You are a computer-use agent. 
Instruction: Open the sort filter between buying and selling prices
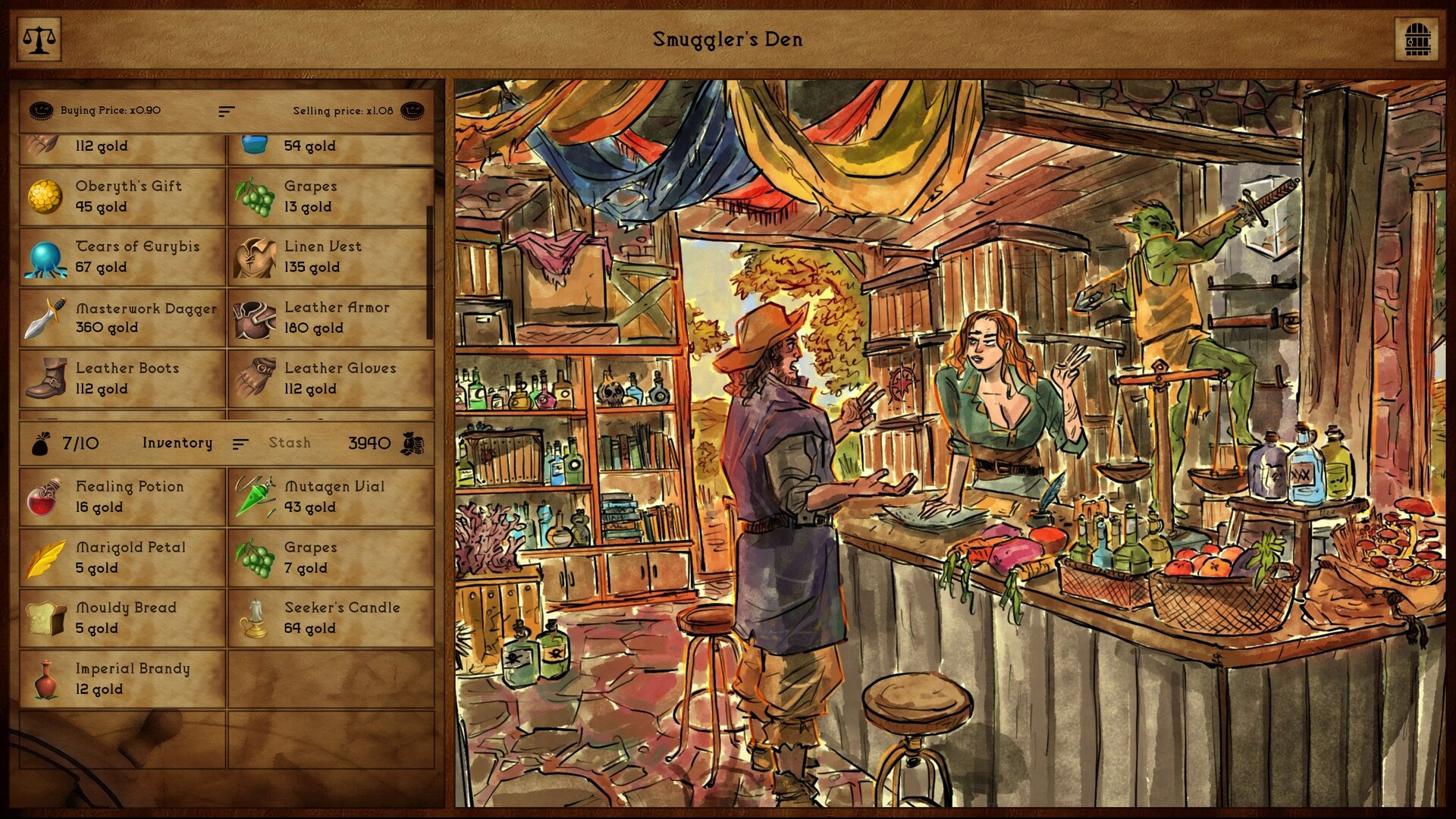click(x=226, y=111)
